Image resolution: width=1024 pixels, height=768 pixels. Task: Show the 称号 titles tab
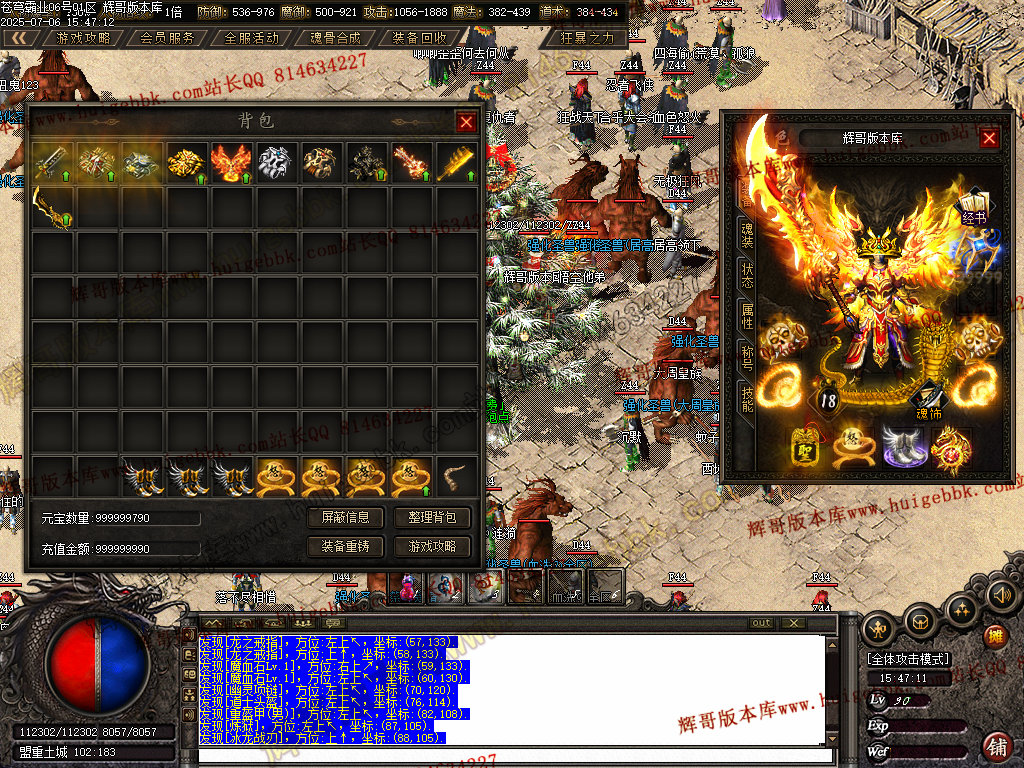747,358
